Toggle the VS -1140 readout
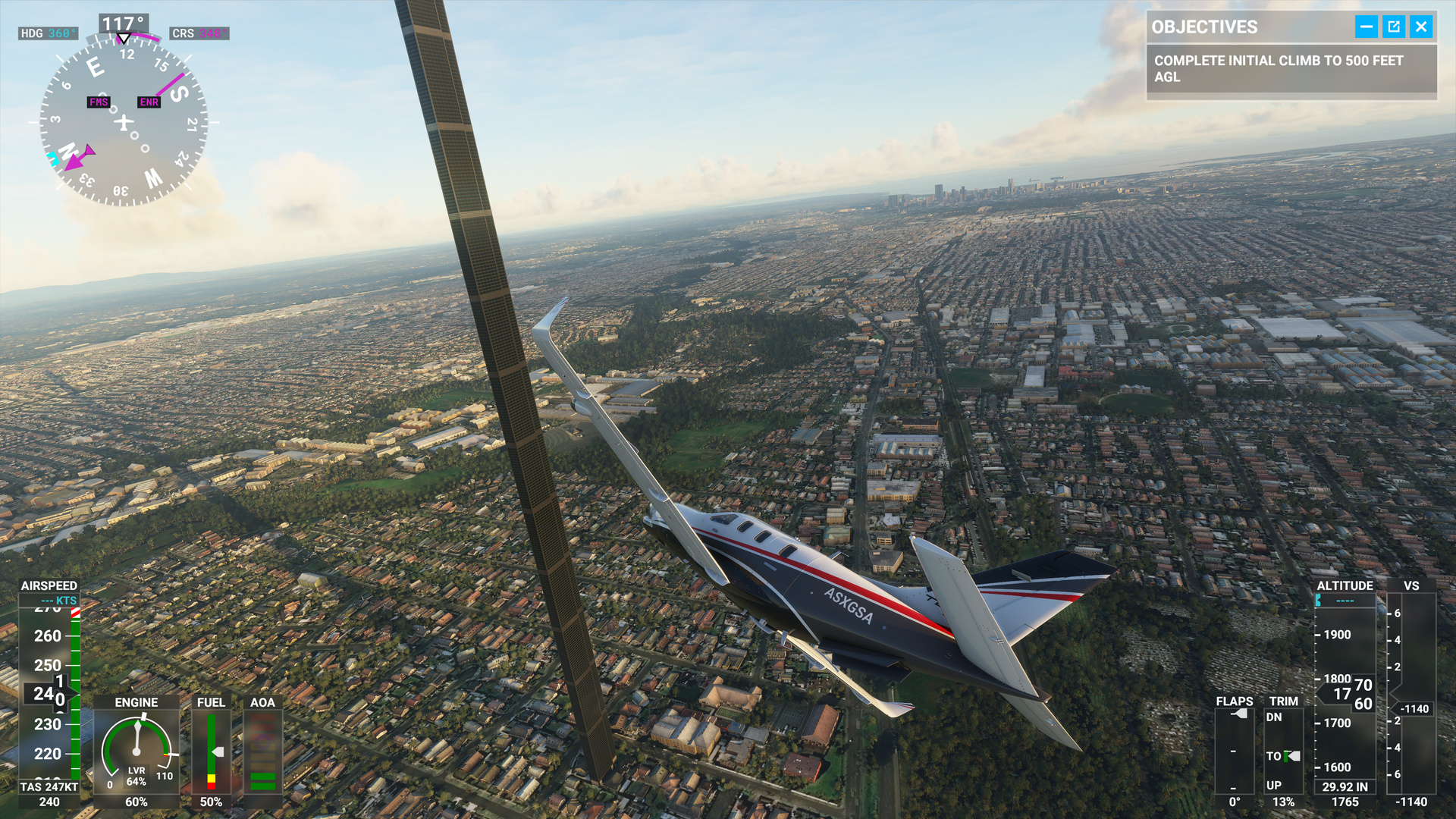The image size is (1456, 819). 1416,709
